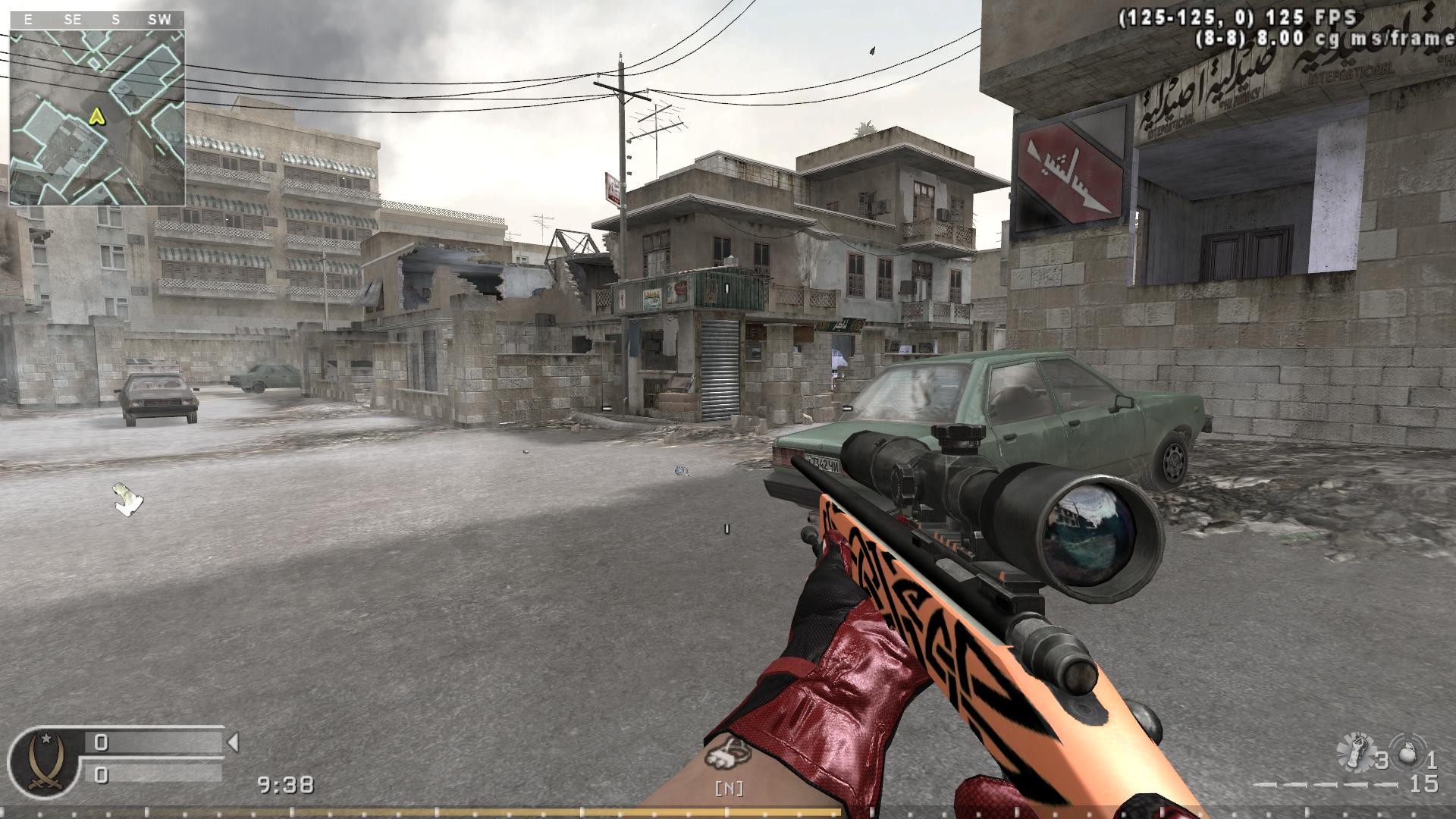Viewport: 1456px width, 819px height.
Task: Click the minimap in the corner
Action: pos(97,118)
